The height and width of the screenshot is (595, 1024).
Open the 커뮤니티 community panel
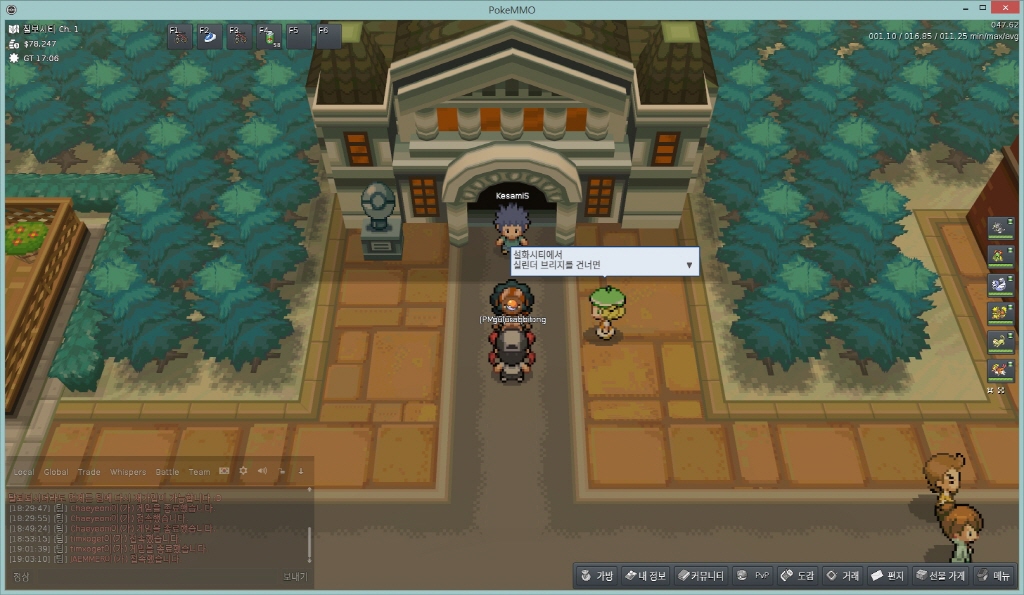point(700,576)
